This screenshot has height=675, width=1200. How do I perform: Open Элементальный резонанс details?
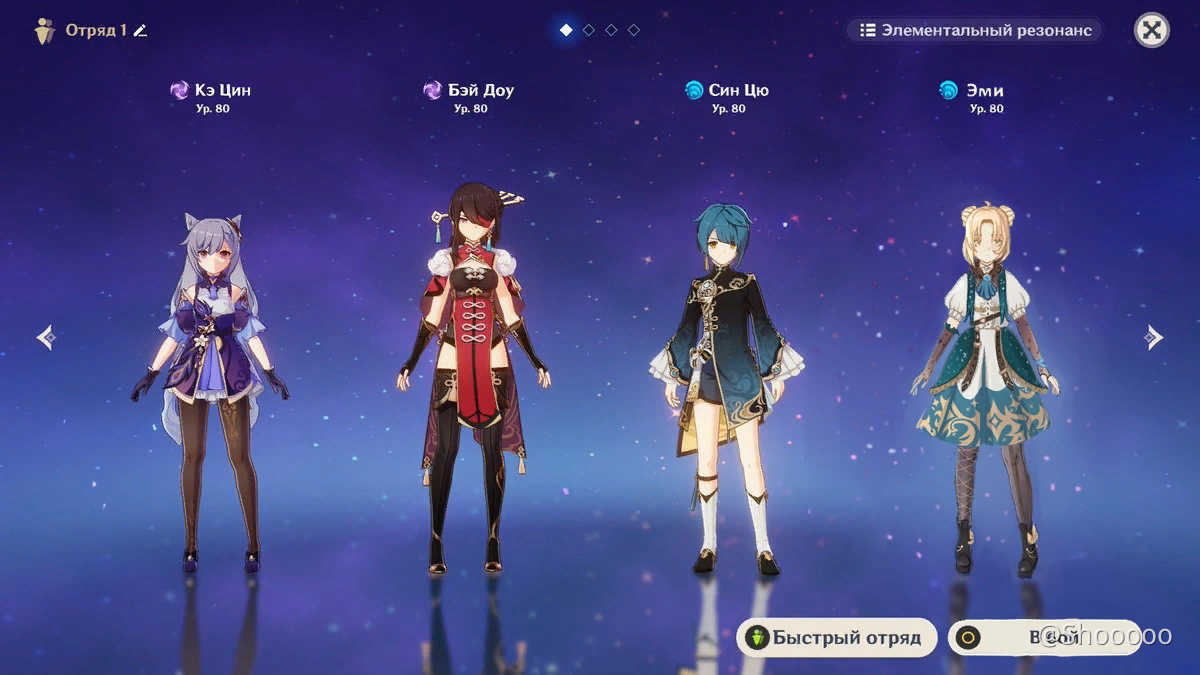[x=975, y=30]
